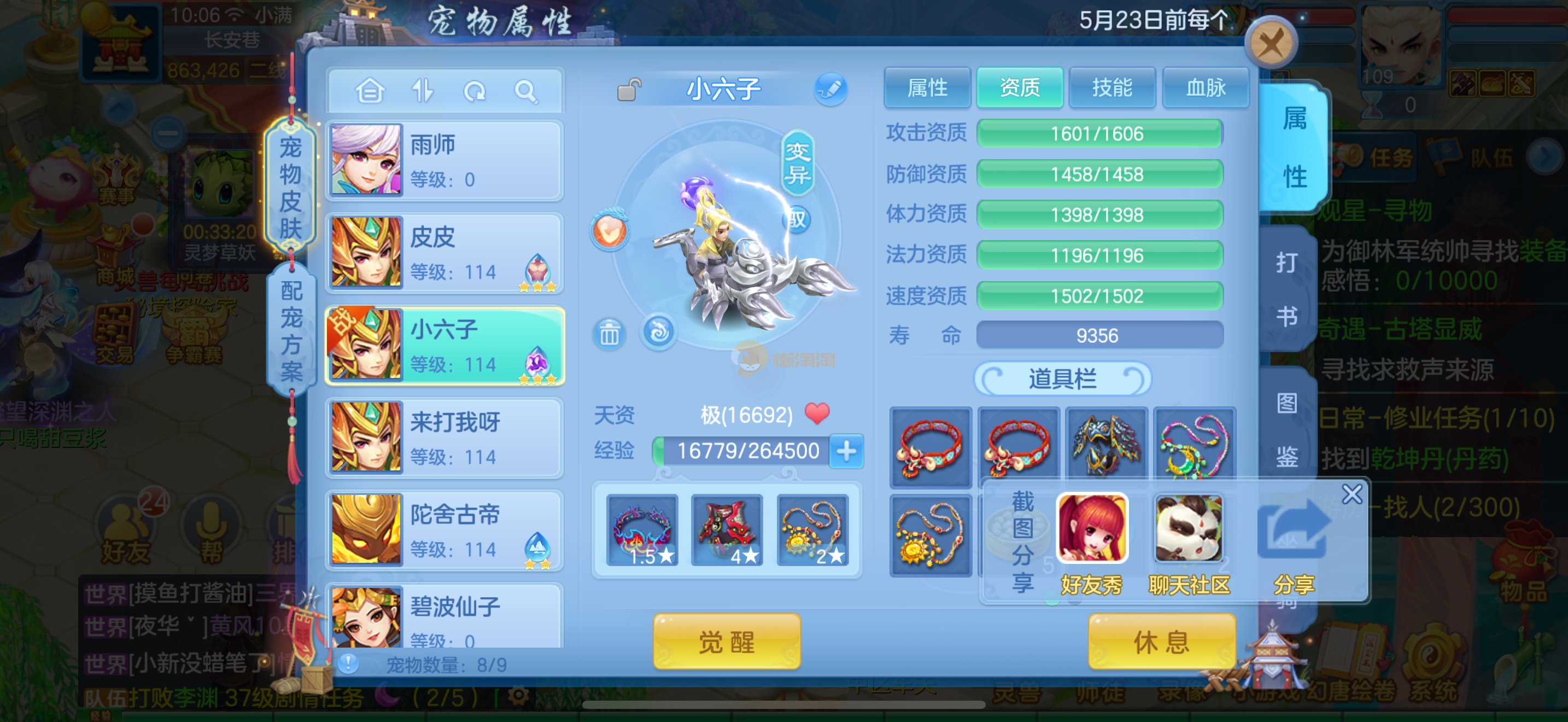Click the 休息 rest button
The width and height of the screenshot is (1568, 722).
click(x=1161, y=642)
